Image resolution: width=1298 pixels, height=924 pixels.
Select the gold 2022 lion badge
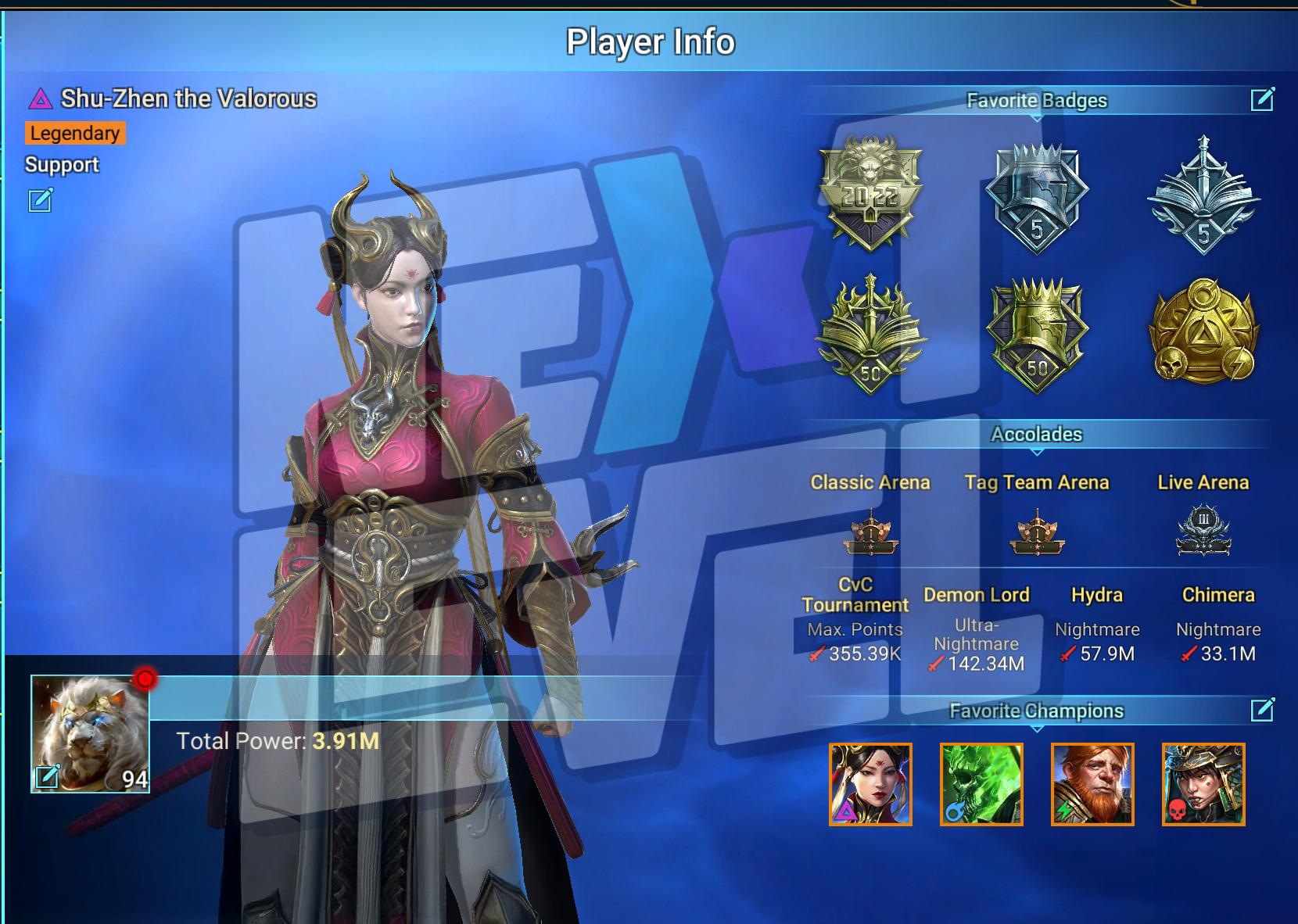[870, 193]
